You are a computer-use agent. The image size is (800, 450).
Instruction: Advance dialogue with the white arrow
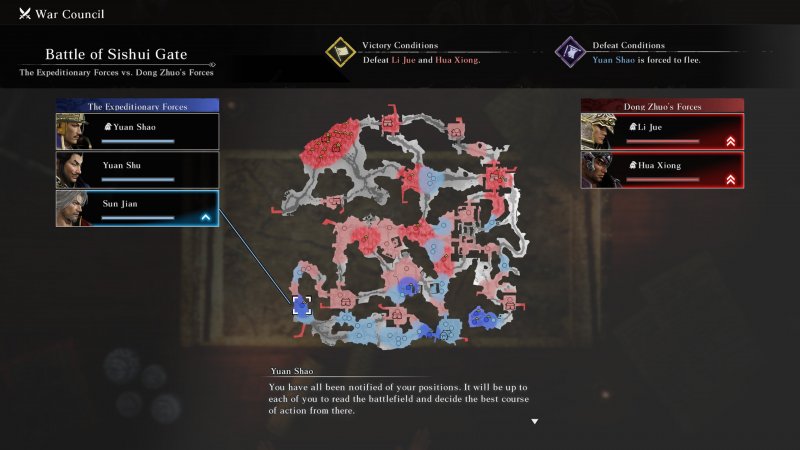coord(535,421)
